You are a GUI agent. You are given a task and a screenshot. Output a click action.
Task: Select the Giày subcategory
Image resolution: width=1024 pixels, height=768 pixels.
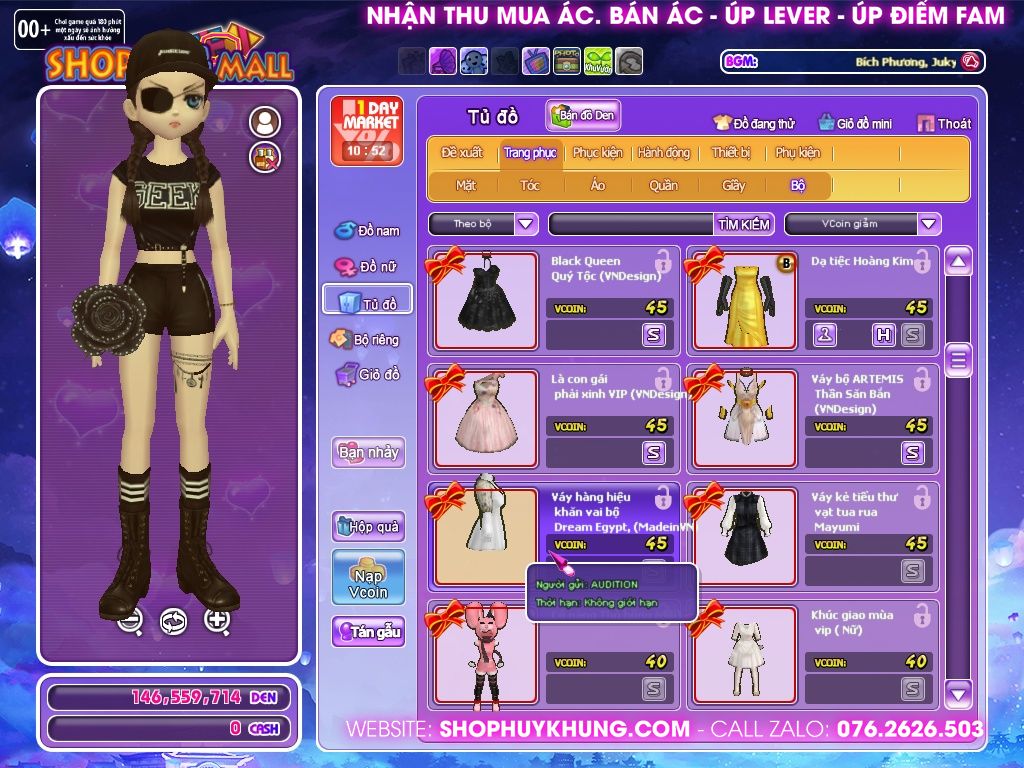tap(734, 185)
